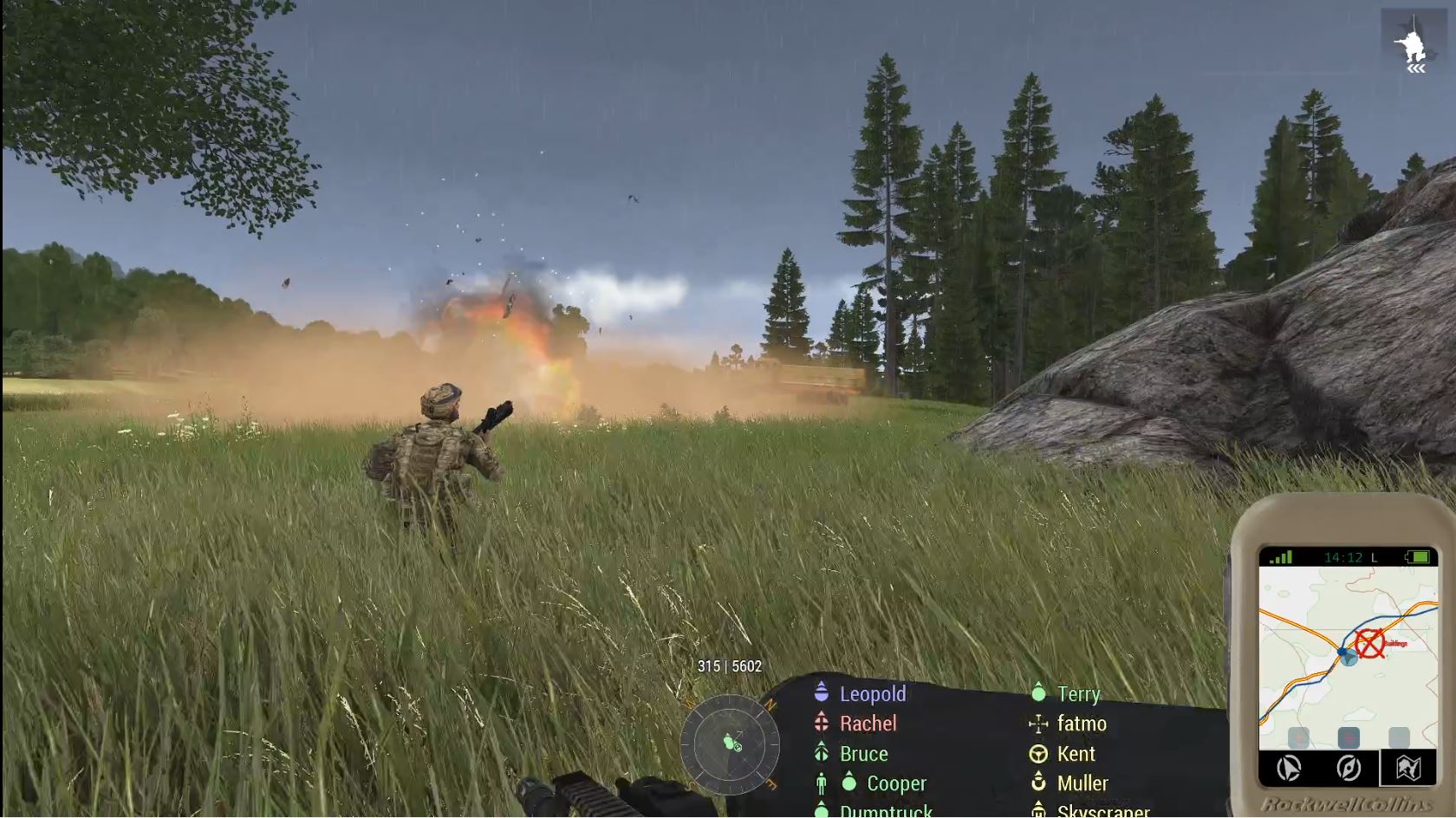Pick Muller in the squad roster

click(x=1082, y=783)
